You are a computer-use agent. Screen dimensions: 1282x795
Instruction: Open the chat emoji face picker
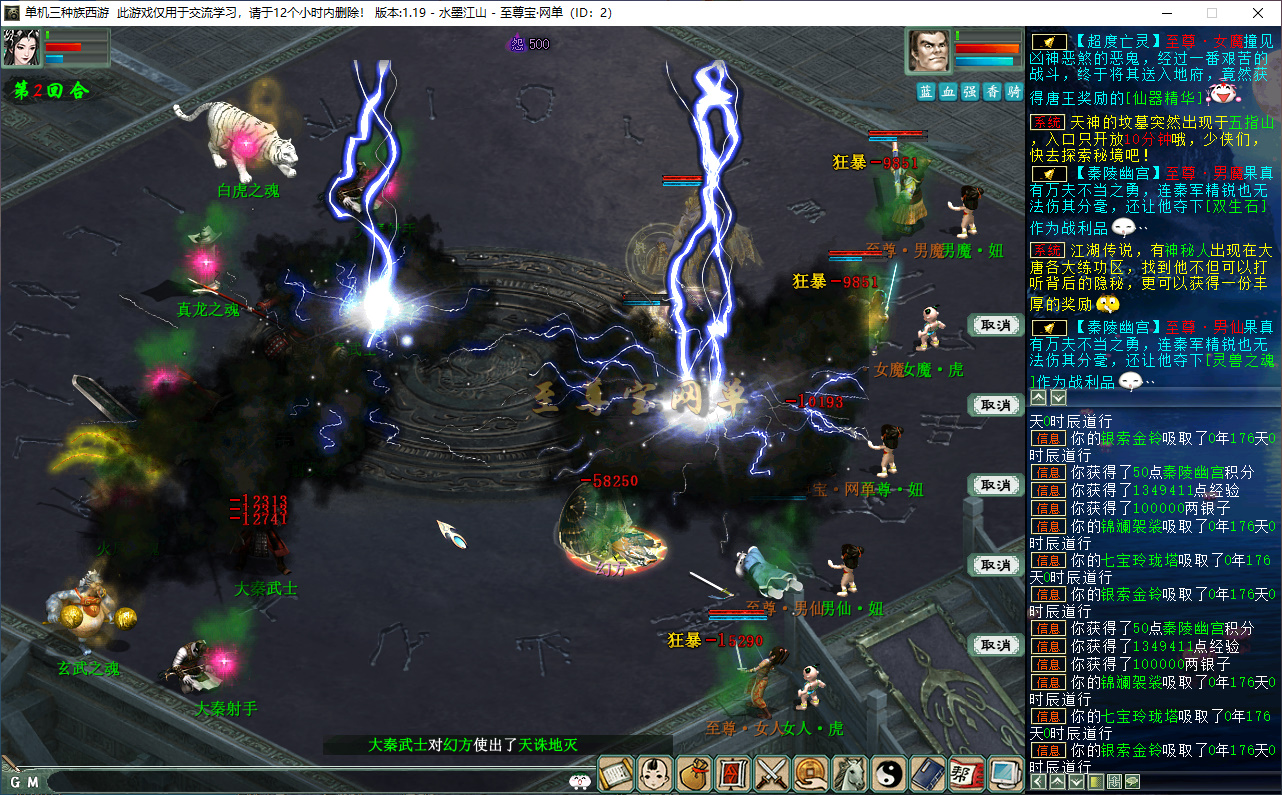click(x=580, y=782)
